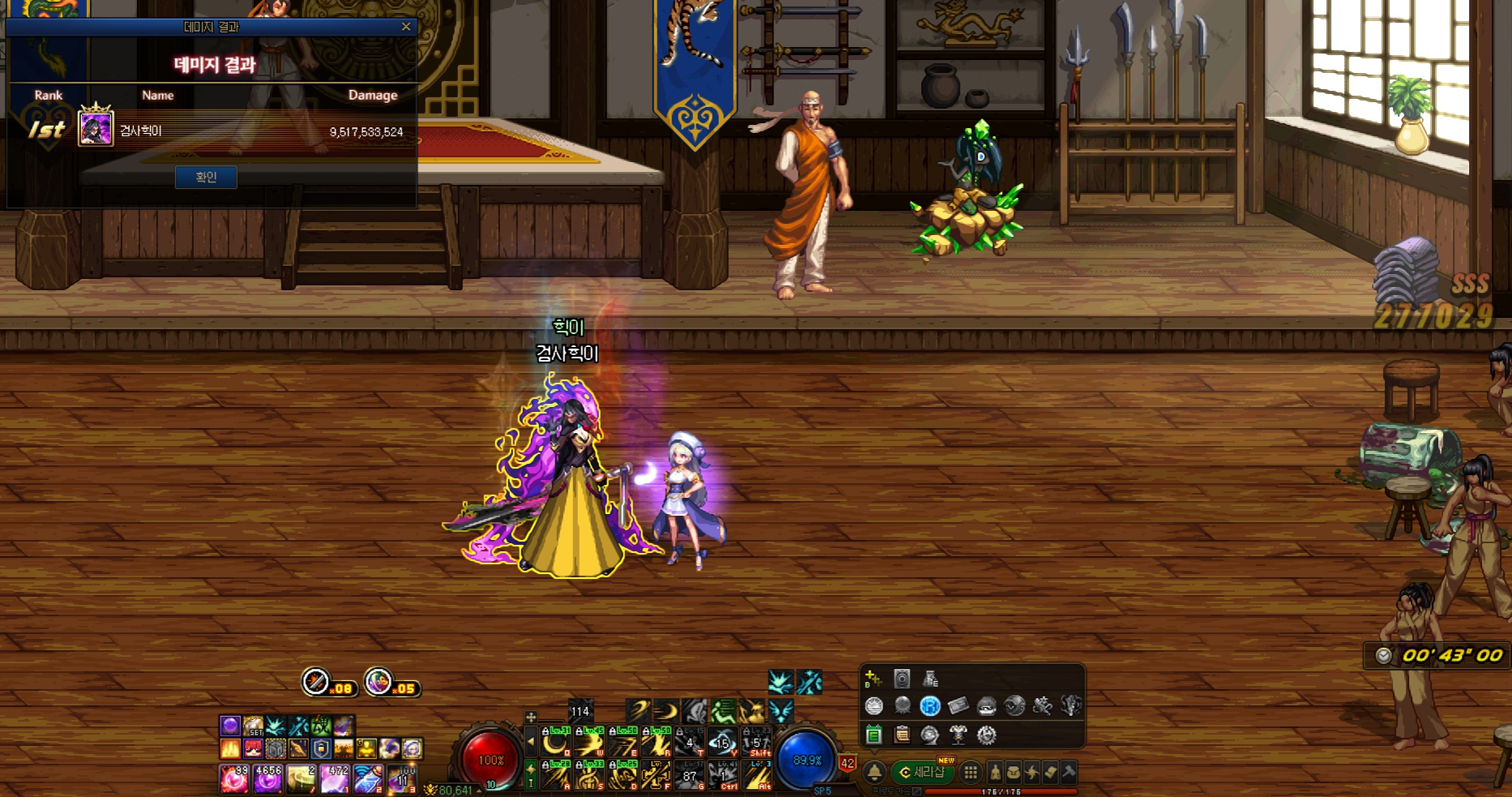The width and height of the screenshot is (1512, 797).
Task: Click the left arrow beside the skill bar
Action: tap(531, 741)
